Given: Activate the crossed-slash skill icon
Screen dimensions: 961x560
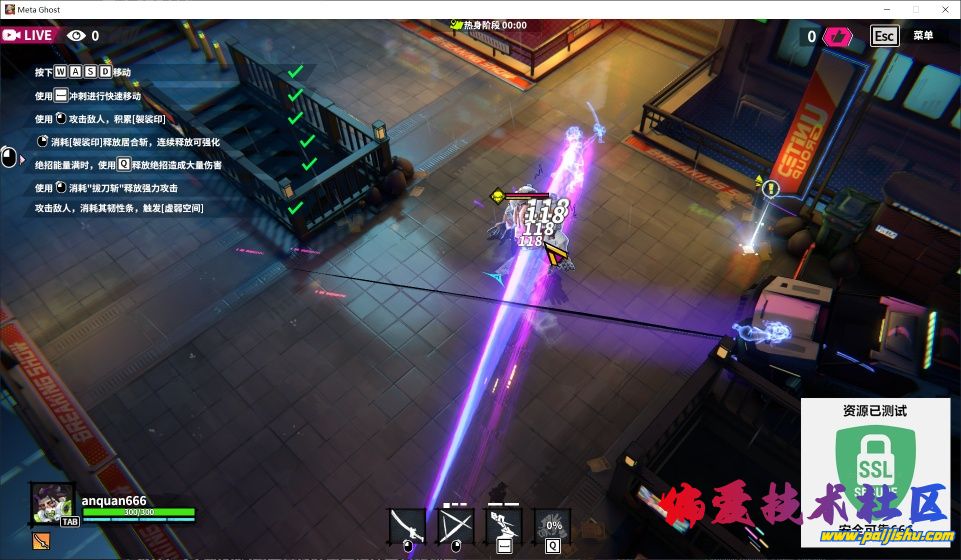Looking at the screenshot, I should [455, 525].
